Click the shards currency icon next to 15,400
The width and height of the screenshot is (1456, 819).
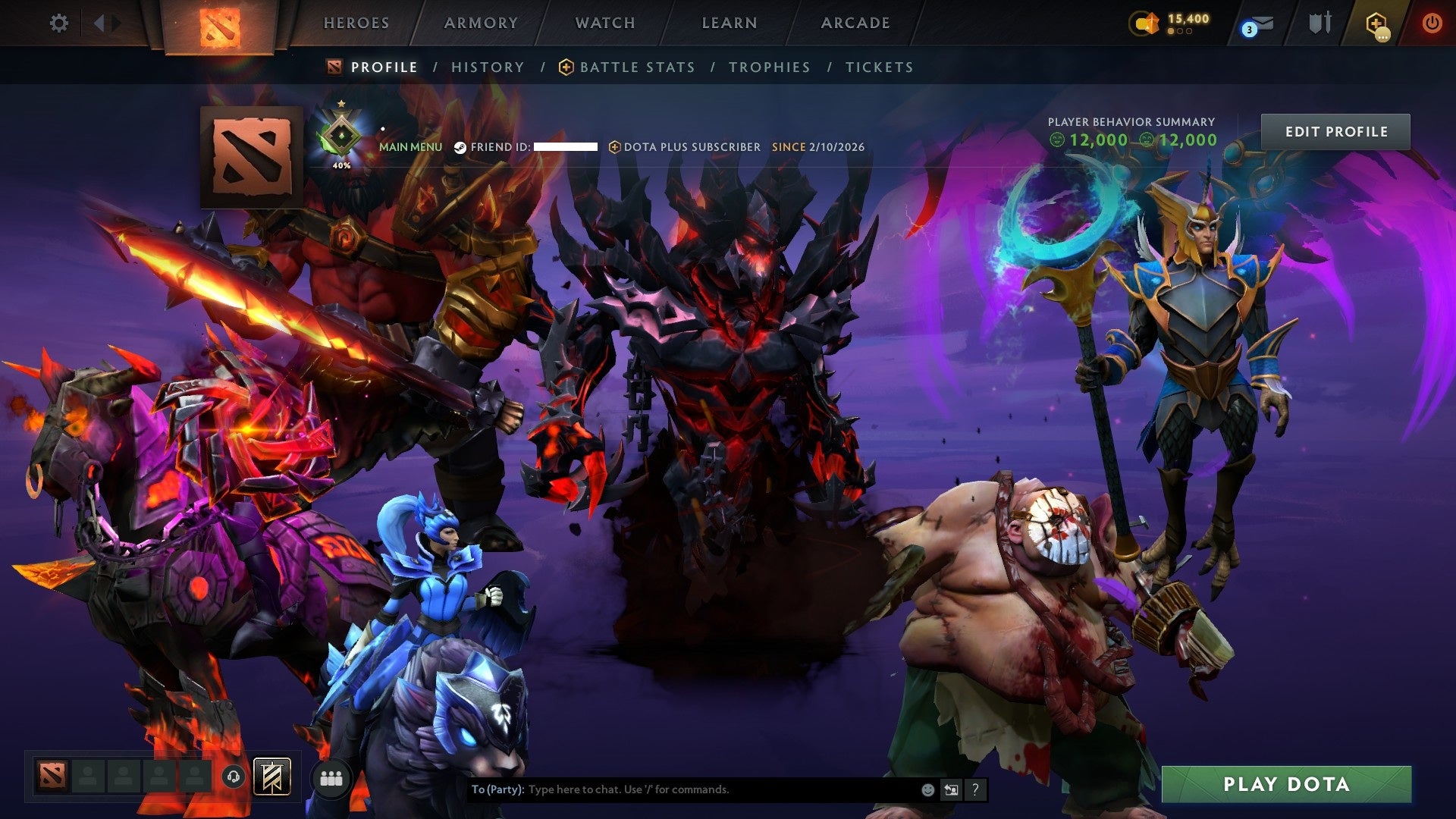(1145, 23)
